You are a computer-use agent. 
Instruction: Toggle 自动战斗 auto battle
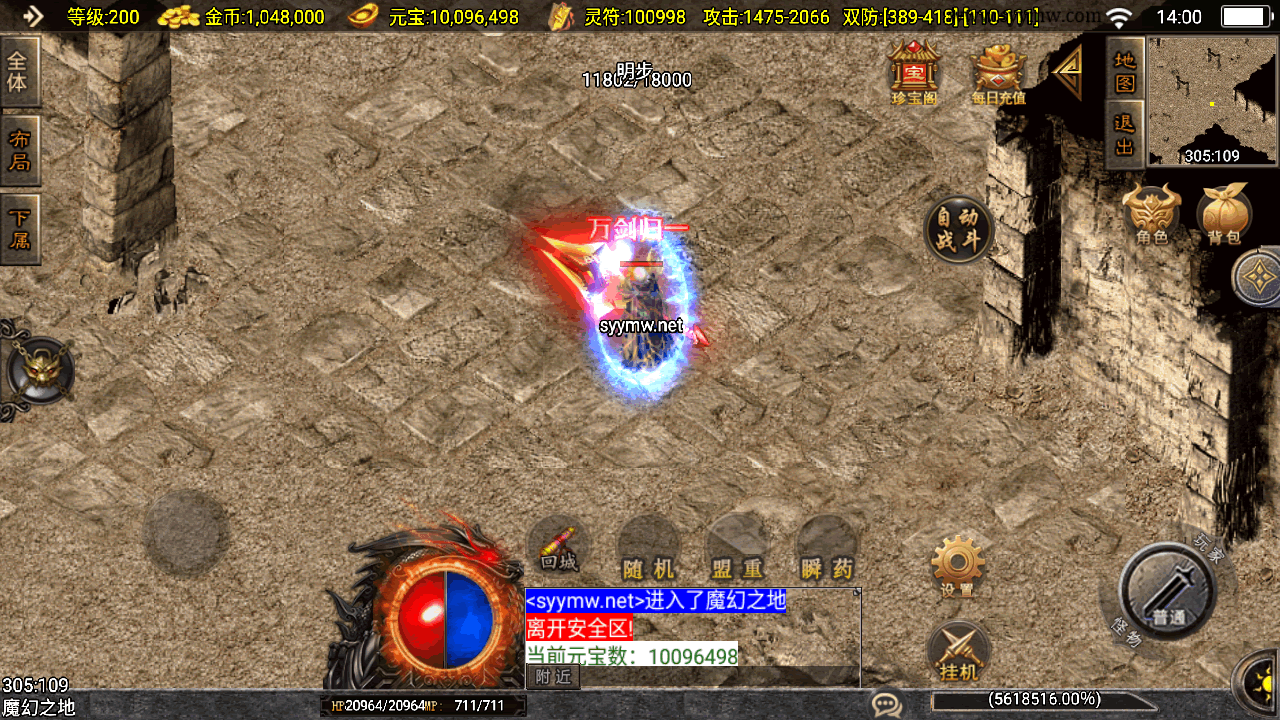tap(958, 230)
